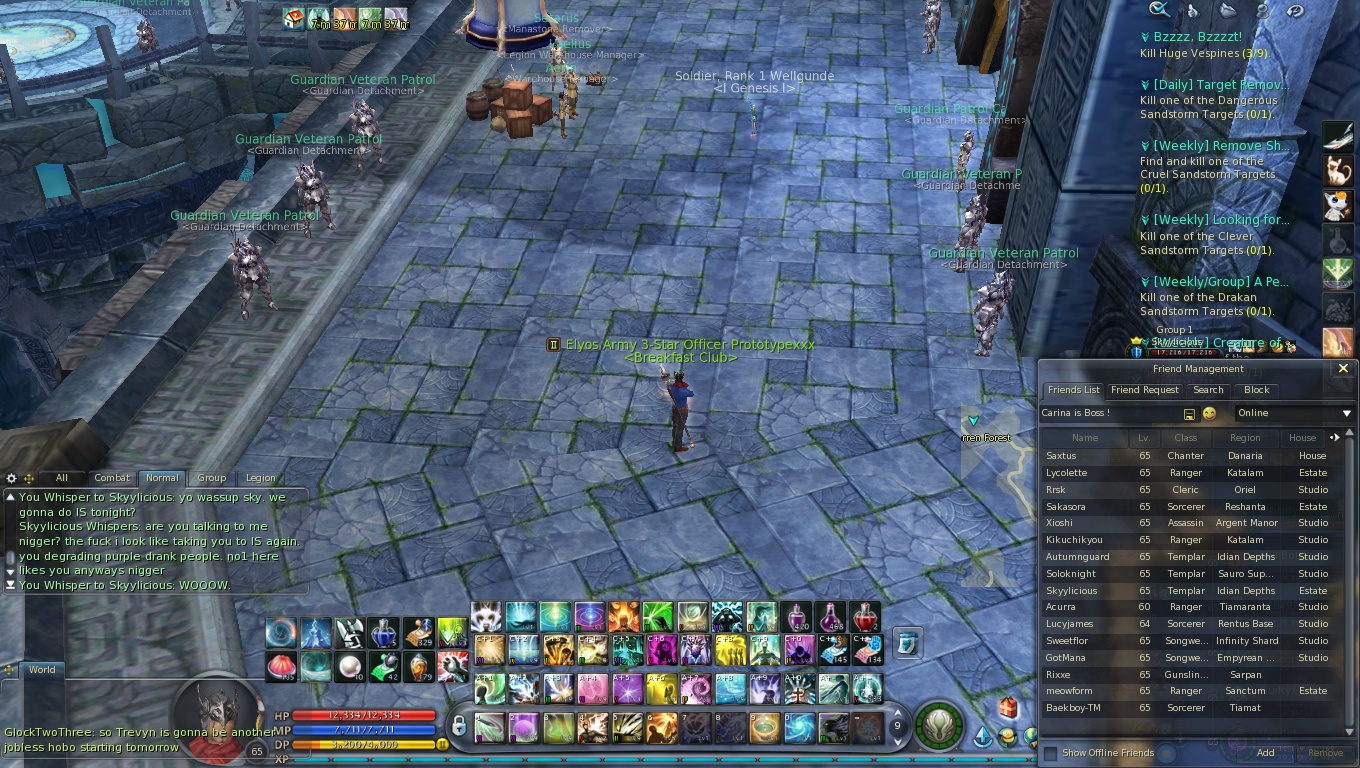Close the Friend Management window

pos(1343,369)
